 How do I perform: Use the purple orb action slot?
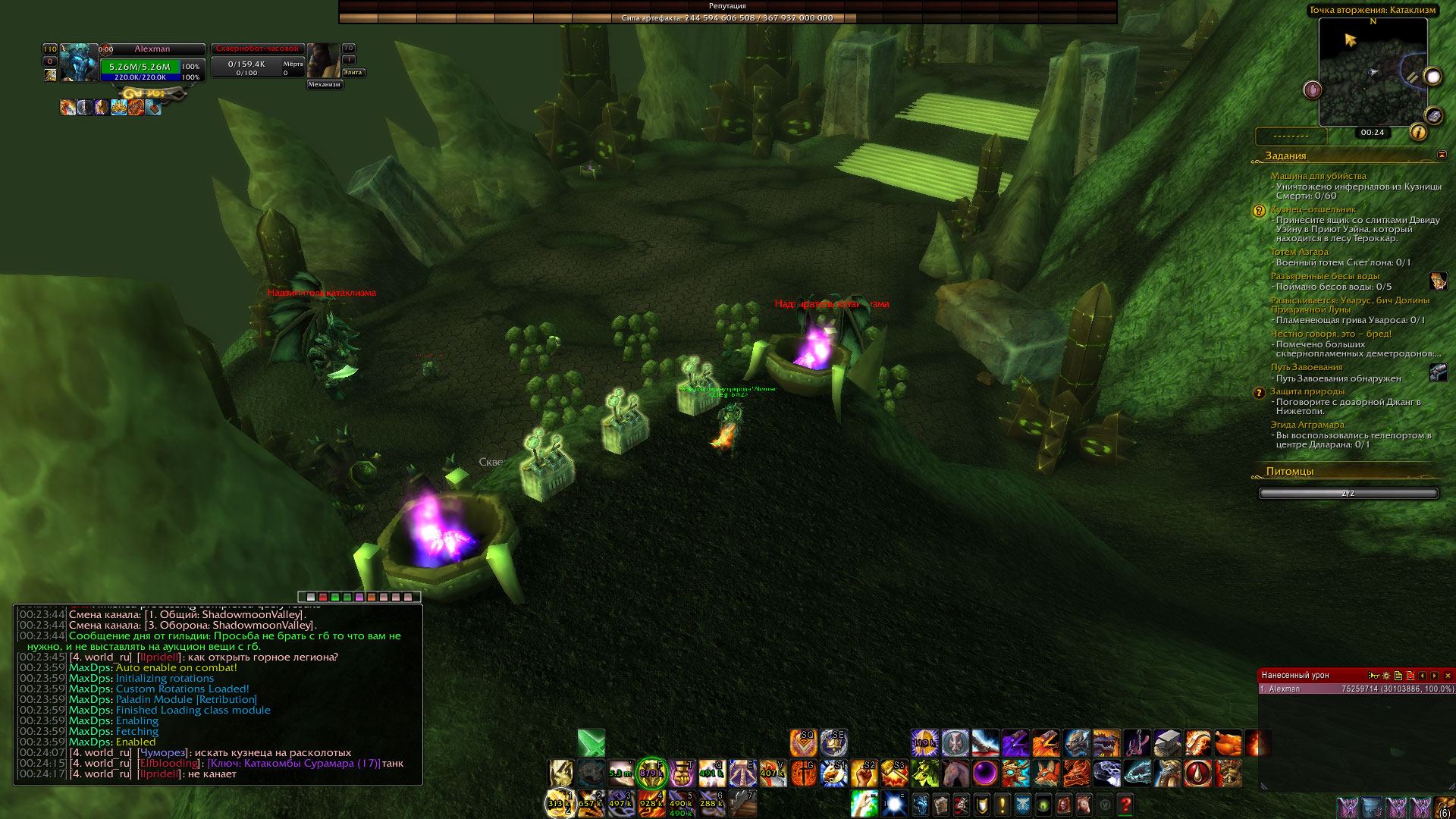coord(985,773)
